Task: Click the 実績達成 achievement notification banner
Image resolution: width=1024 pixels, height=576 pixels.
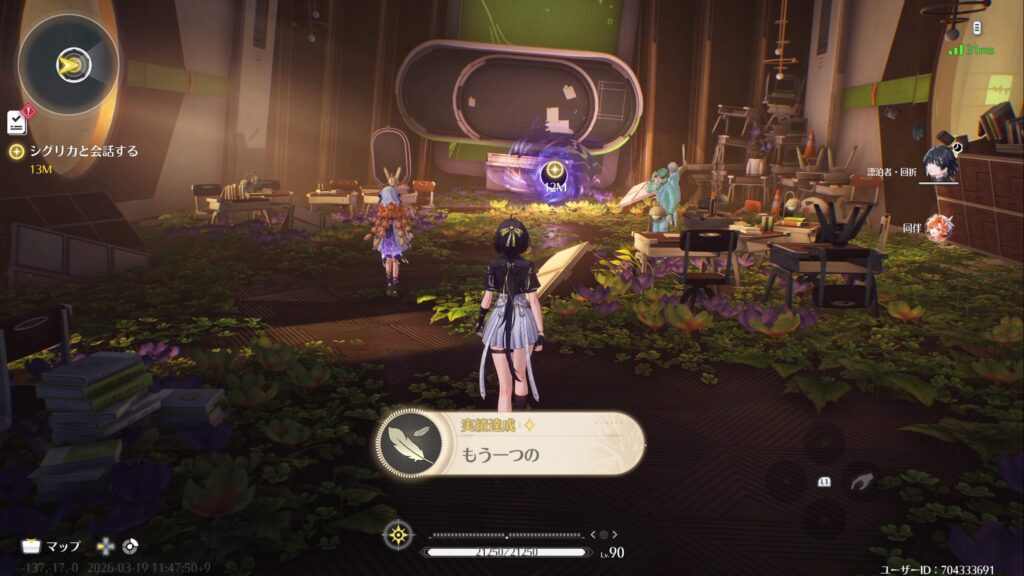Action: pos(510,443)
